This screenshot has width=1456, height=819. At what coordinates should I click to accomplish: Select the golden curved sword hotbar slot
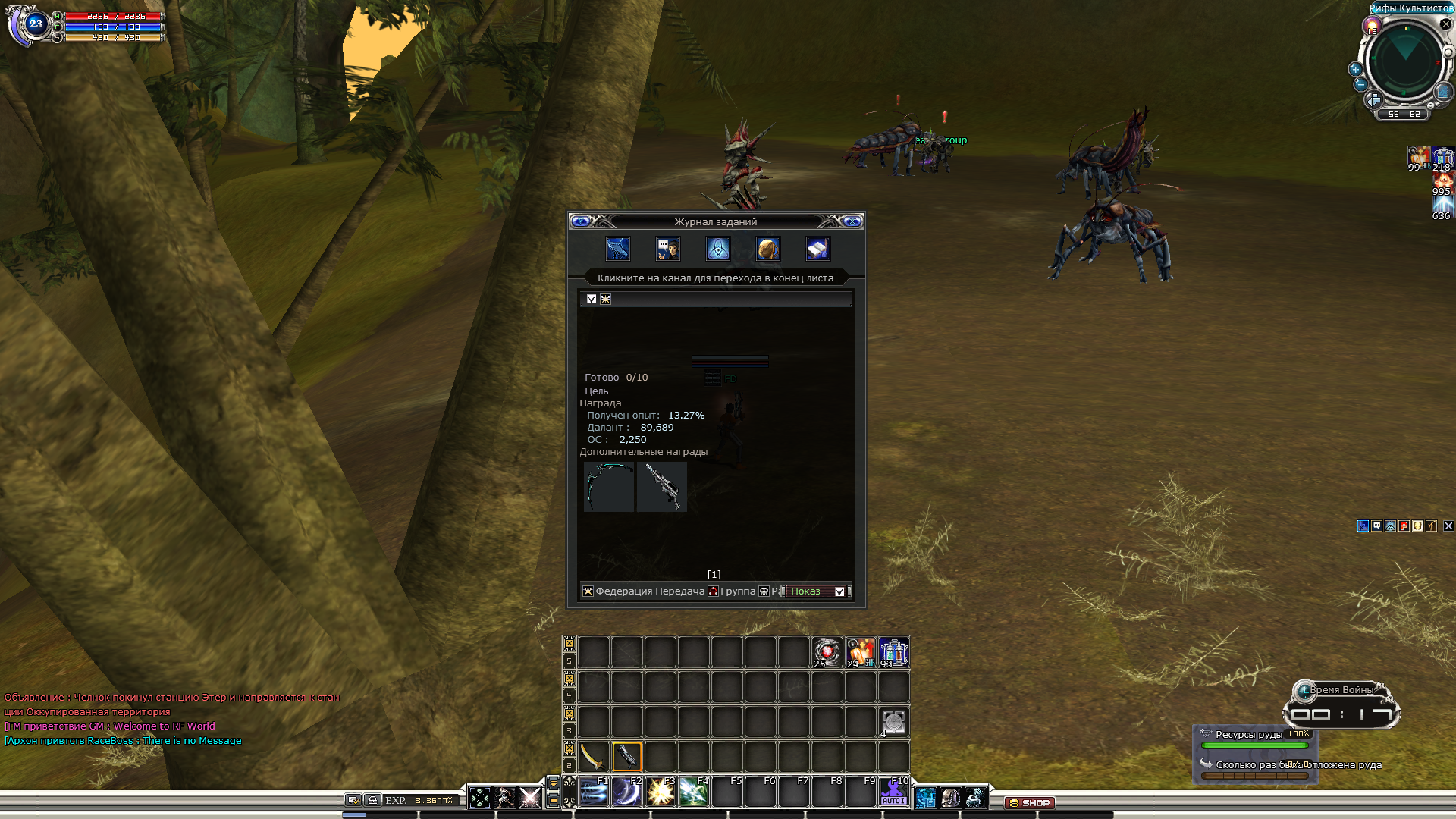click(593, 756)
